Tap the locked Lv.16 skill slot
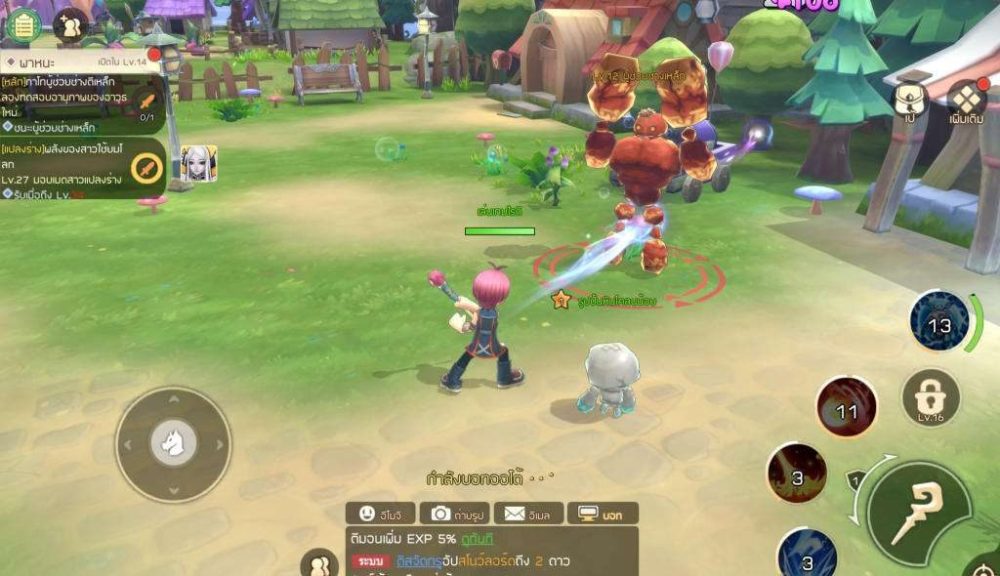Viewport: 1000px width, 576px height. [931, 396]
